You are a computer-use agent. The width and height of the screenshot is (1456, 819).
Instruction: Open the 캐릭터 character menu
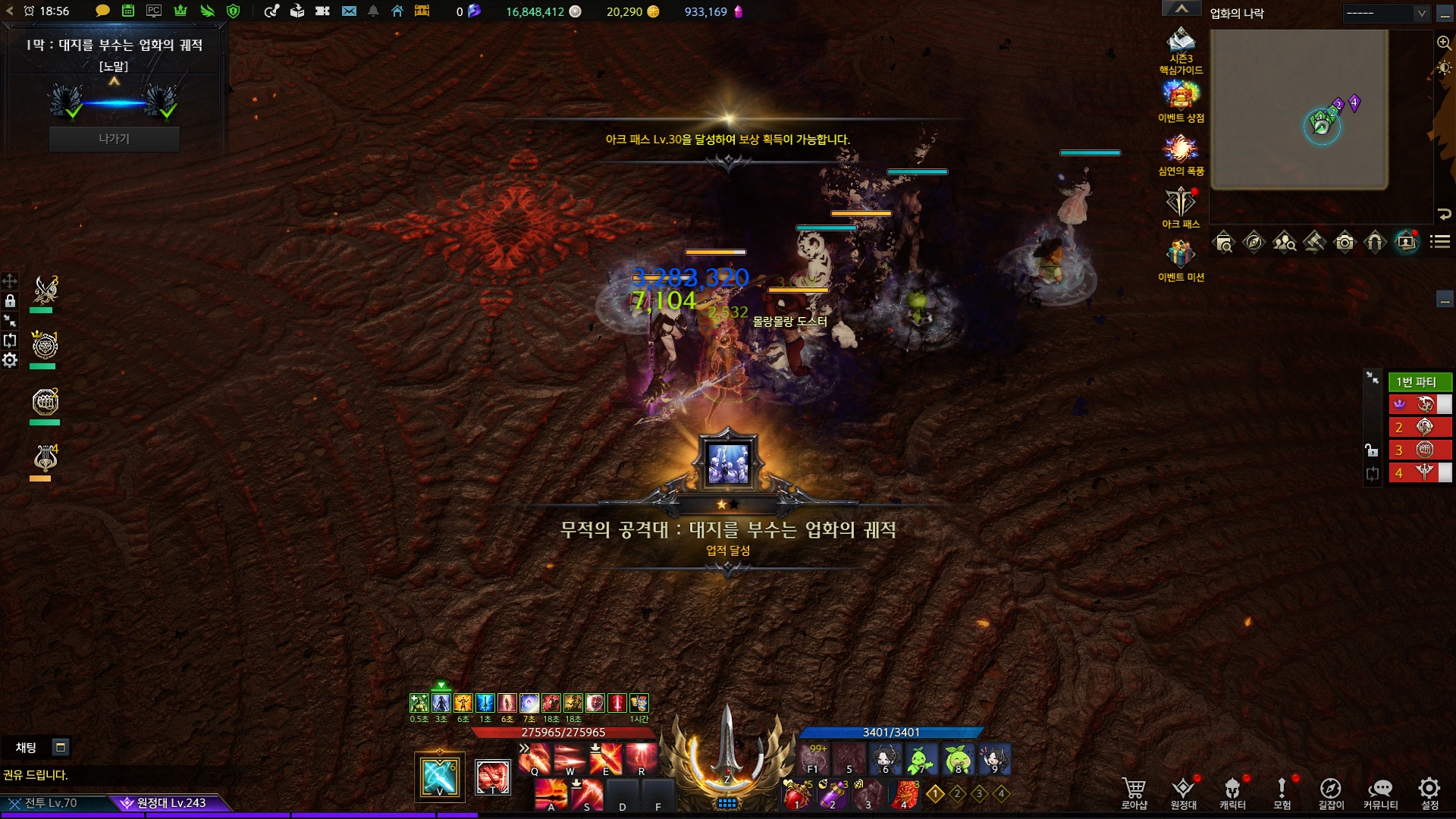tap(1232, 791)
